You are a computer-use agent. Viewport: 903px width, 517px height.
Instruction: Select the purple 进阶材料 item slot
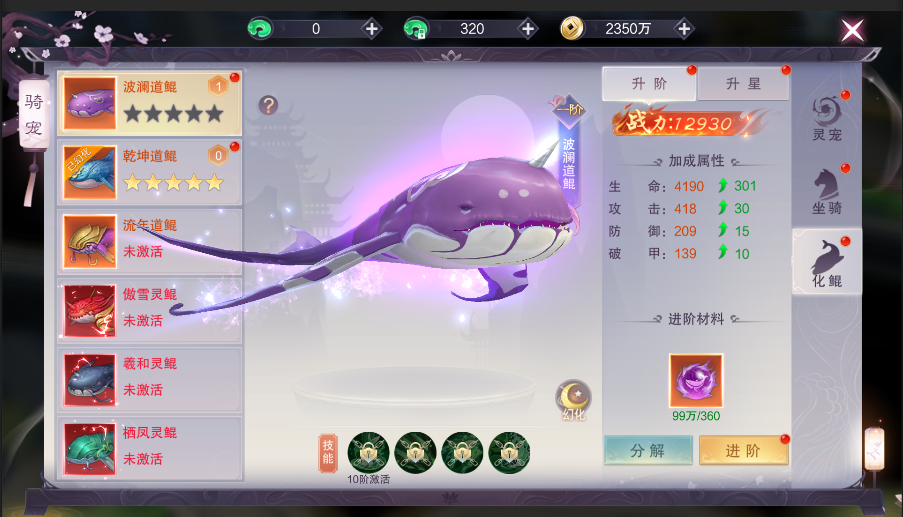coord(695,380)
